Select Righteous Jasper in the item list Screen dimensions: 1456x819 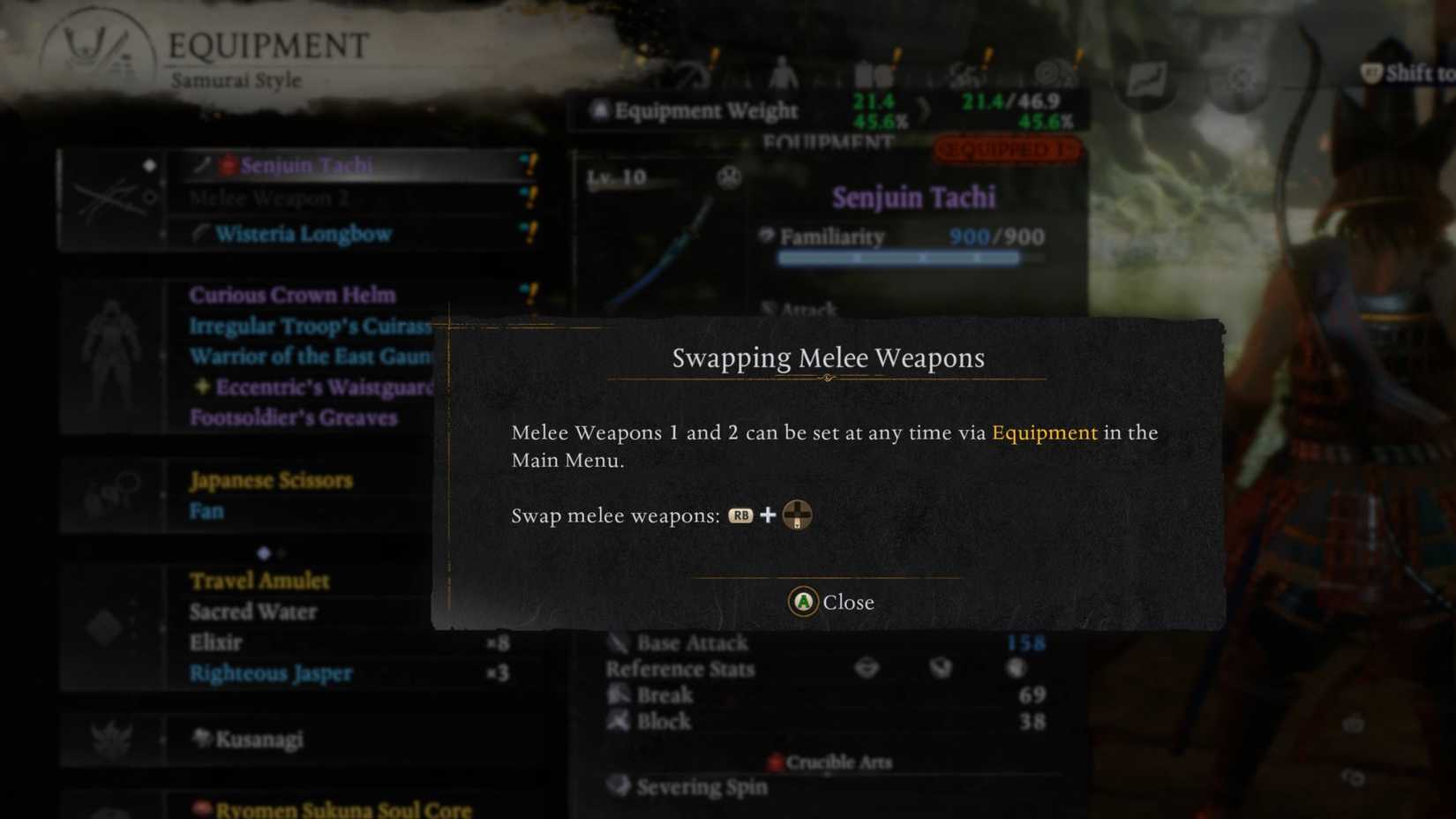click(x=271, y=673)
